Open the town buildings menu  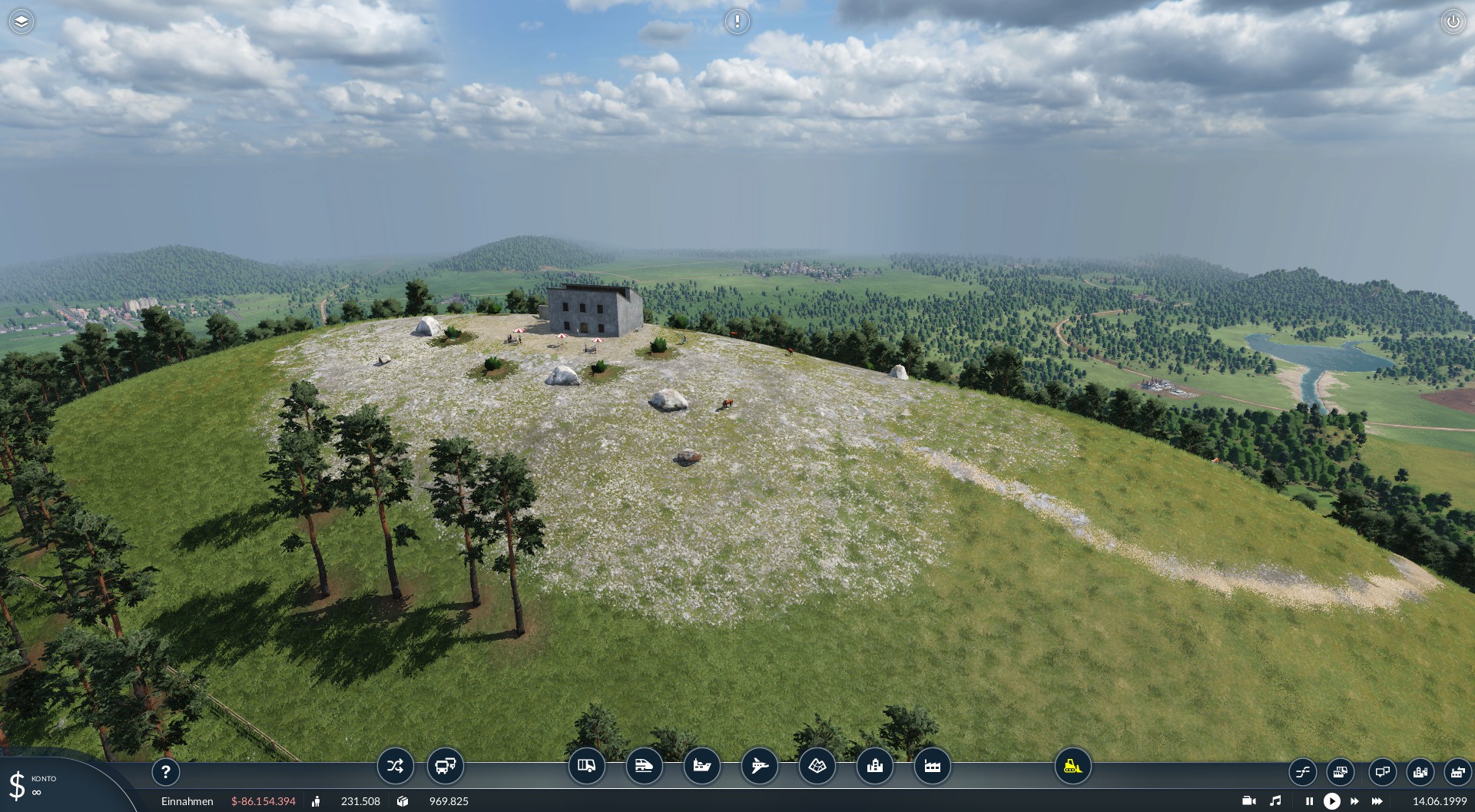coord(874,766)
